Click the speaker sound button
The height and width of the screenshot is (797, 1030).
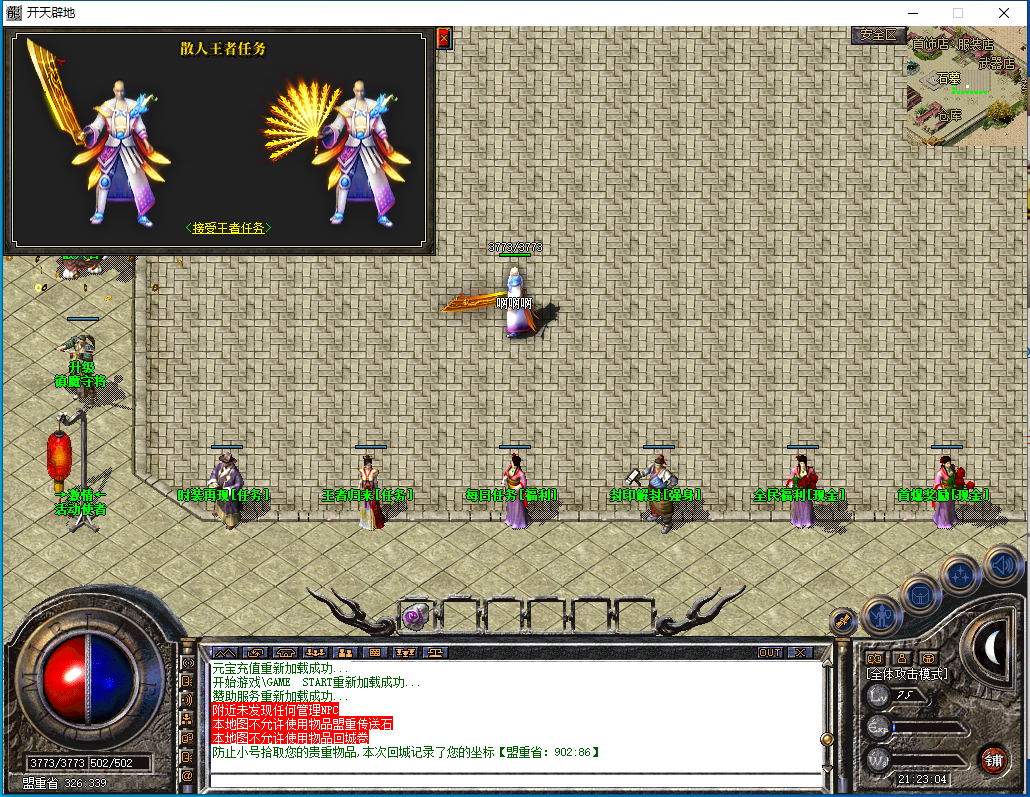(1001, 565)
